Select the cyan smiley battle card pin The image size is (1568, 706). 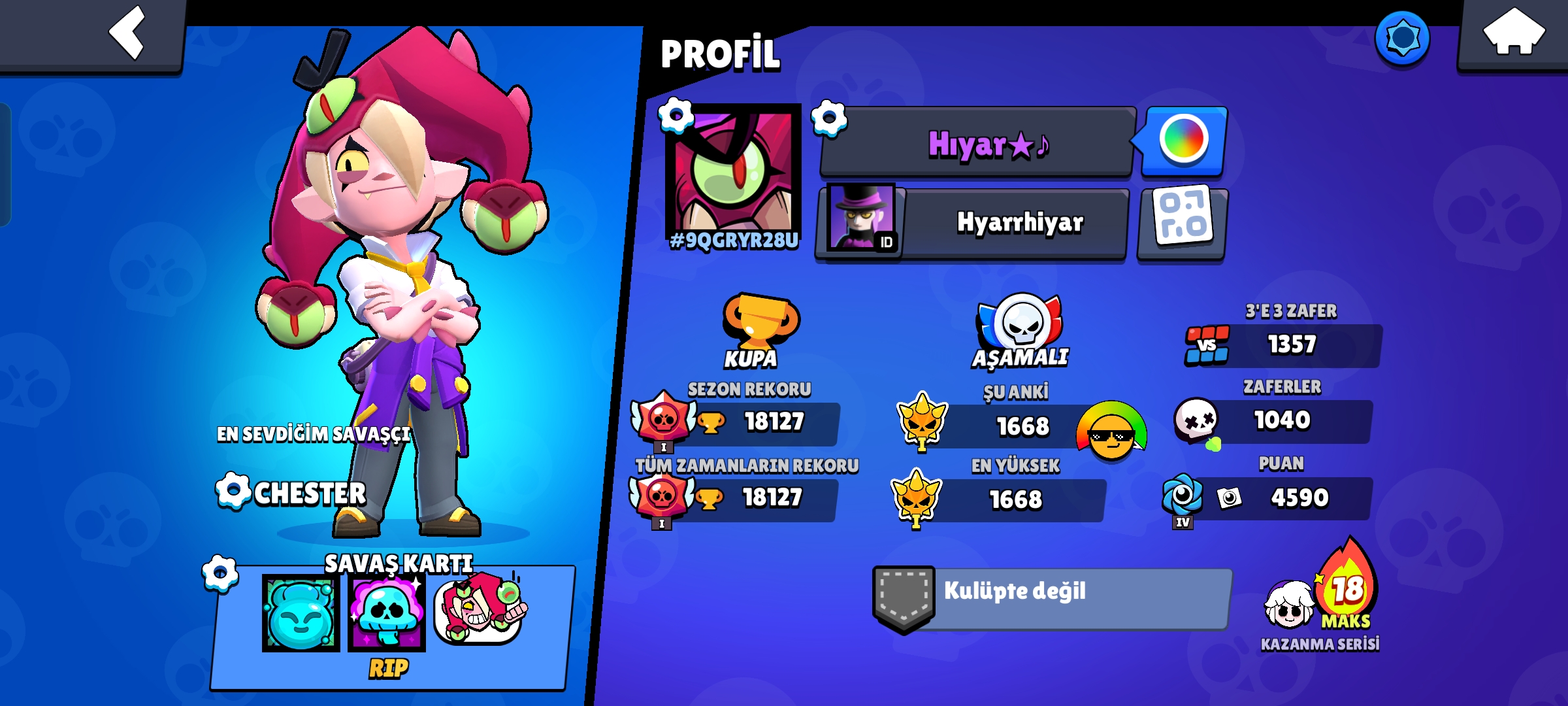[301, 613]
